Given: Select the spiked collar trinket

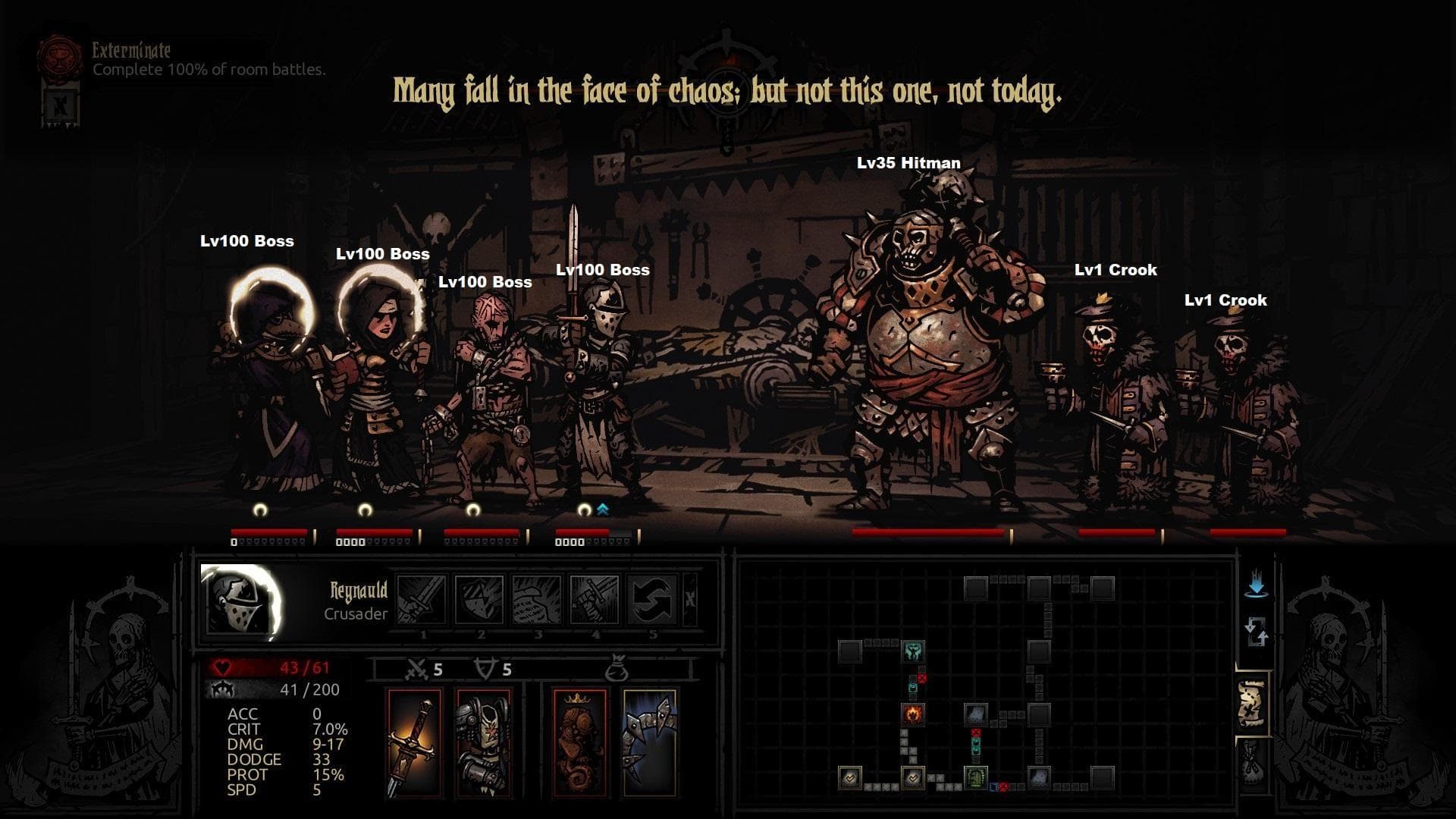Looking at the screenshot, I should pos(649,742).
